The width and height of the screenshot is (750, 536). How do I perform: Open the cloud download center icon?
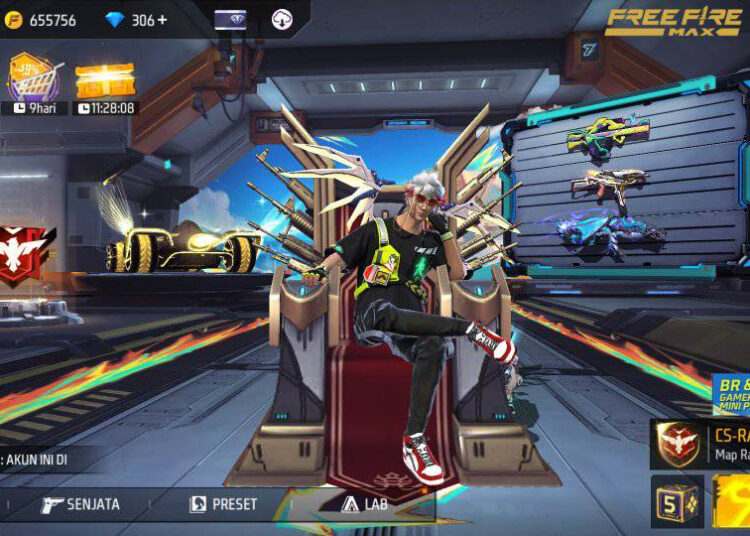click(x=282, y=19)
